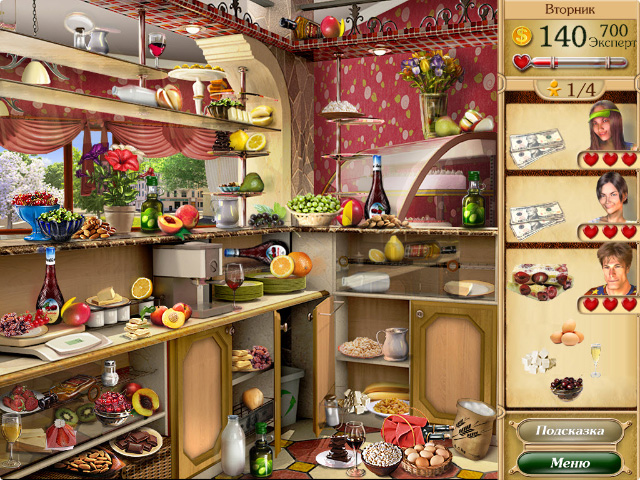
Task: Click the eggs ingredient in the order
Action: (x=567, y=333)
